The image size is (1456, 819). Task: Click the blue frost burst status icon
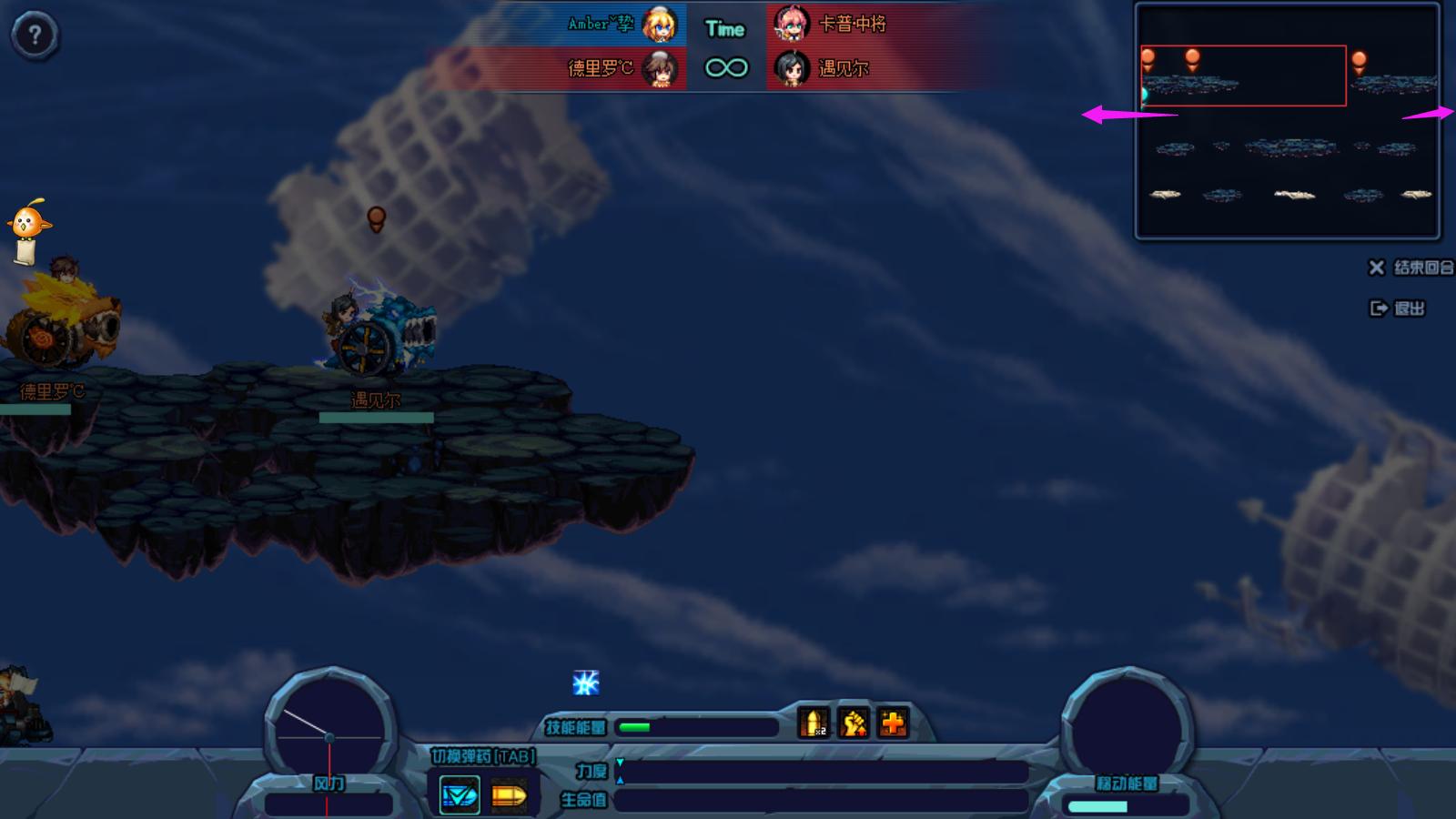586,682
